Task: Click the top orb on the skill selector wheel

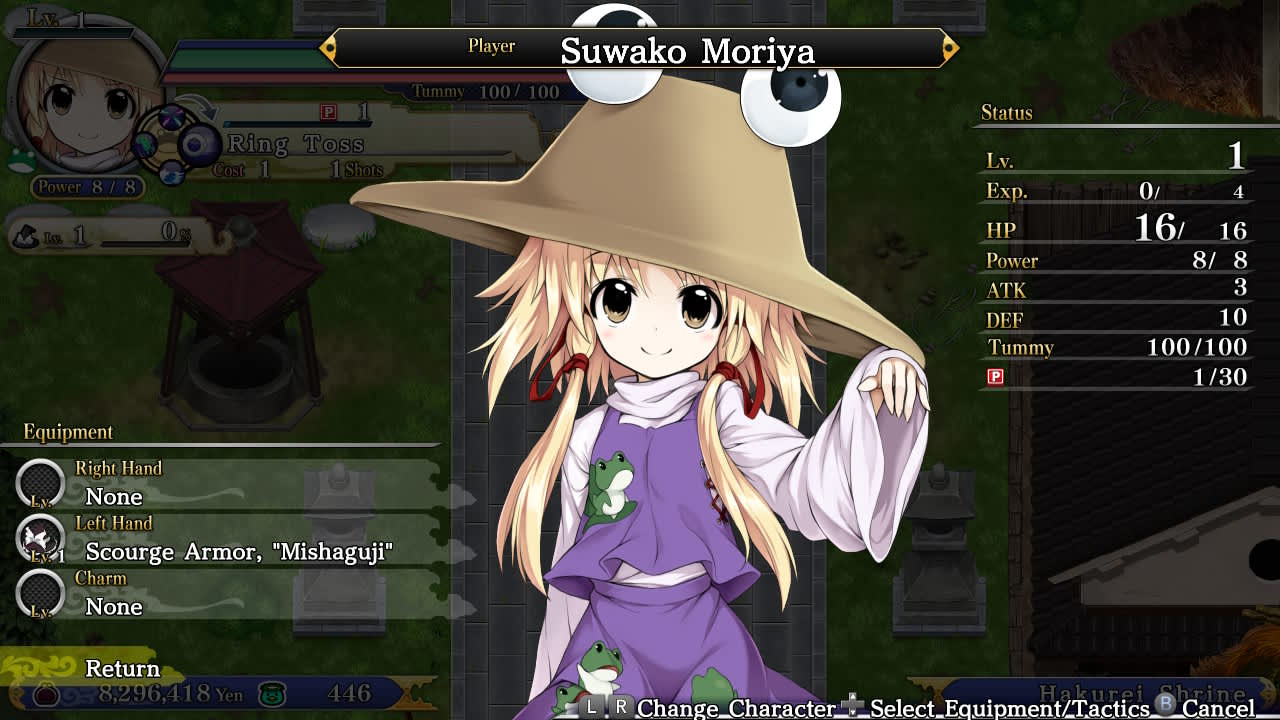Action: (x=172, y=115)
